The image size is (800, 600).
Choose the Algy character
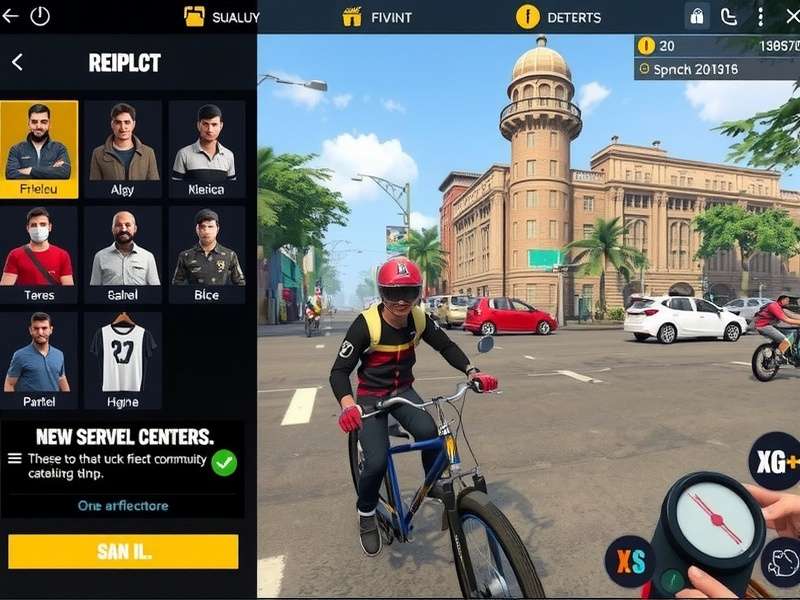123,148
